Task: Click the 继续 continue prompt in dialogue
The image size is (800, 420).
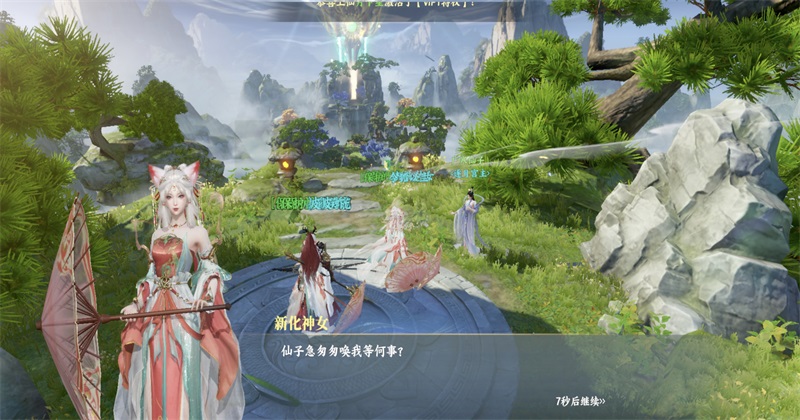Action: [580, 401]
